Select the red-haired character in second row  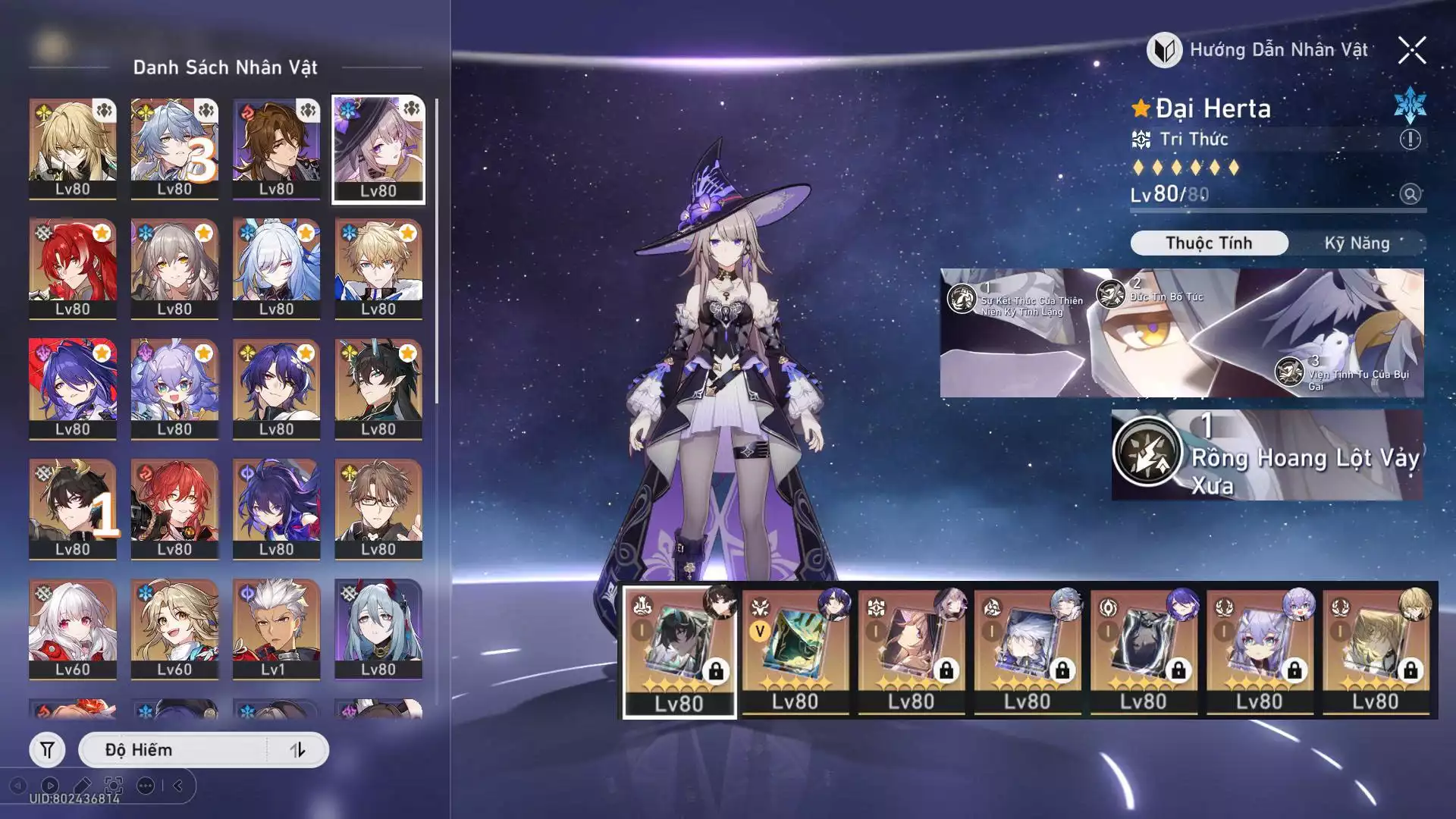coord(73,268)
